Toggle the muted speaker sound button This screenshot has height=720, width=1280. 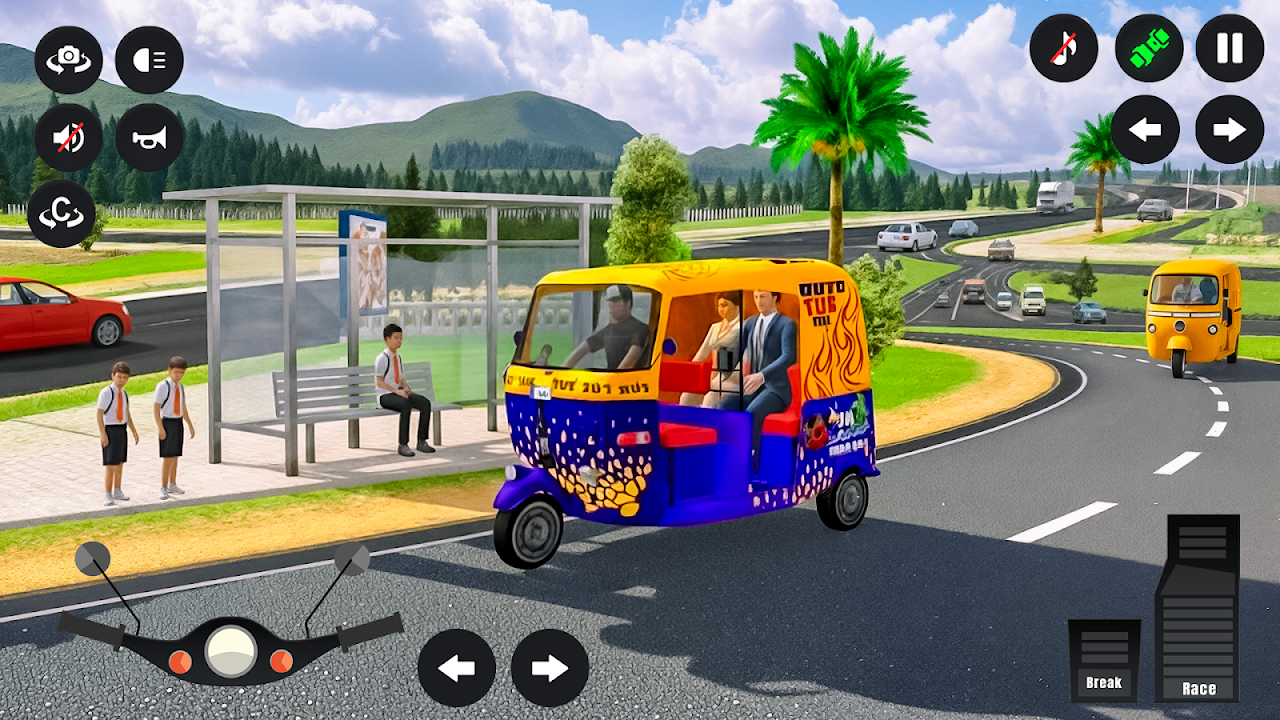point(69,138)
